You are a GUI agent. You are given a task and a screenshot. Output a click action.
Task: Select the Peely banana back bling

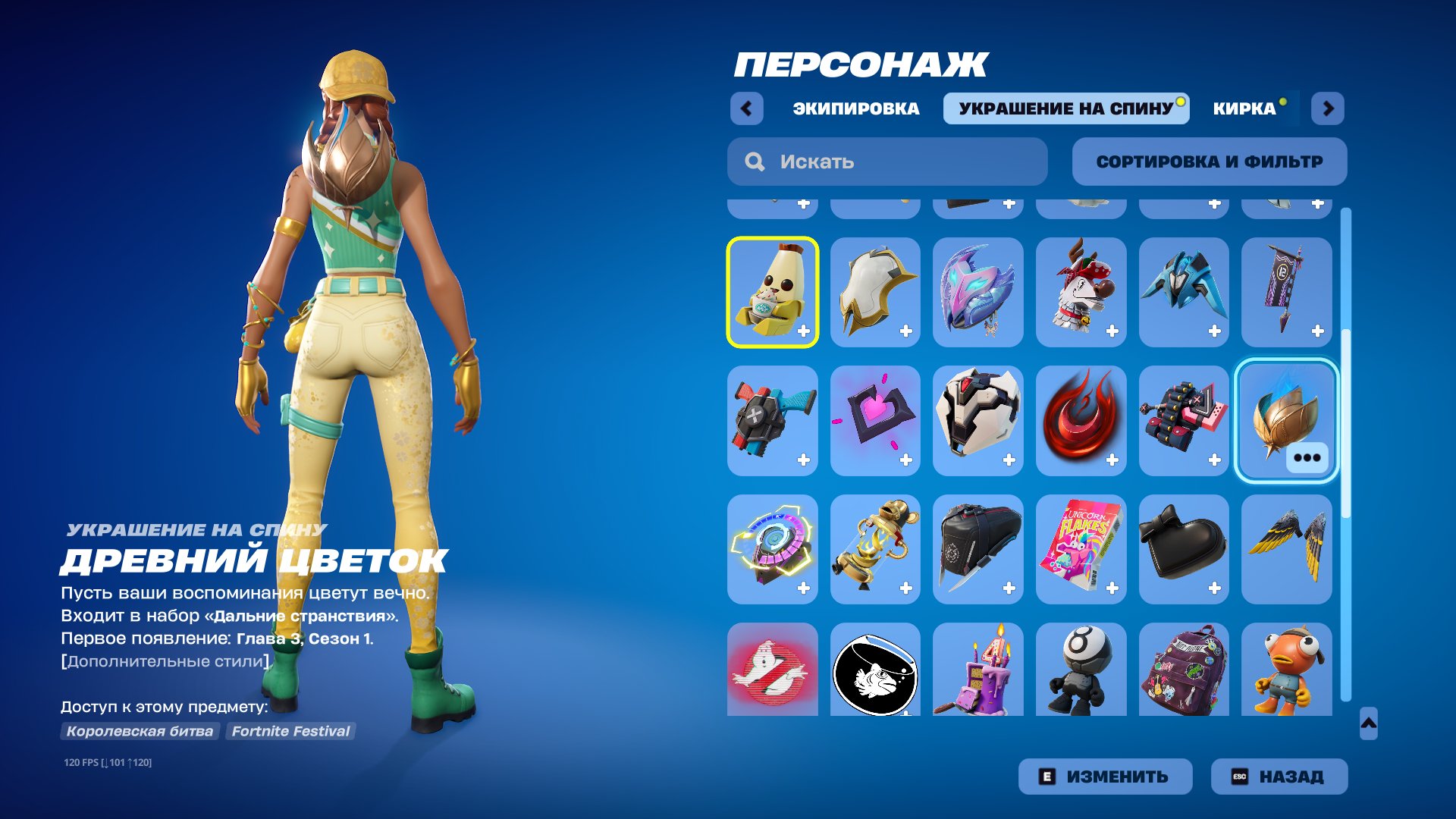(772, 292)
